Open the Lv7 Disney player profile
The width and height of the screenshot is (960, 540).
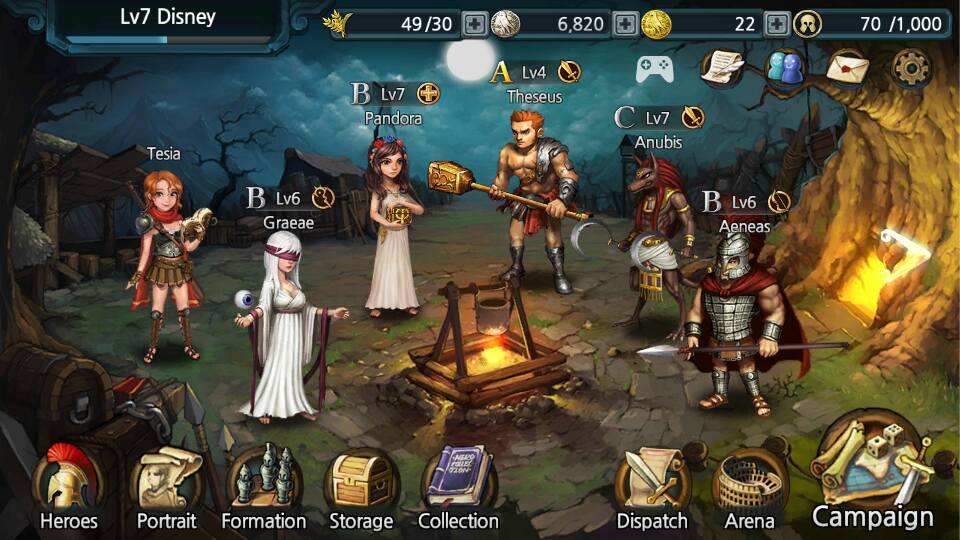(x=167, y=22)
